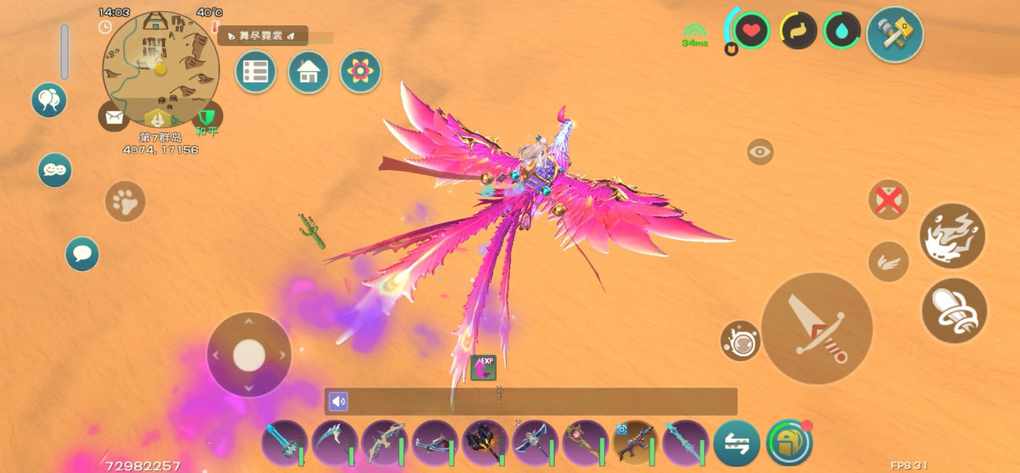Open the emoji faces button

(55, 170)
